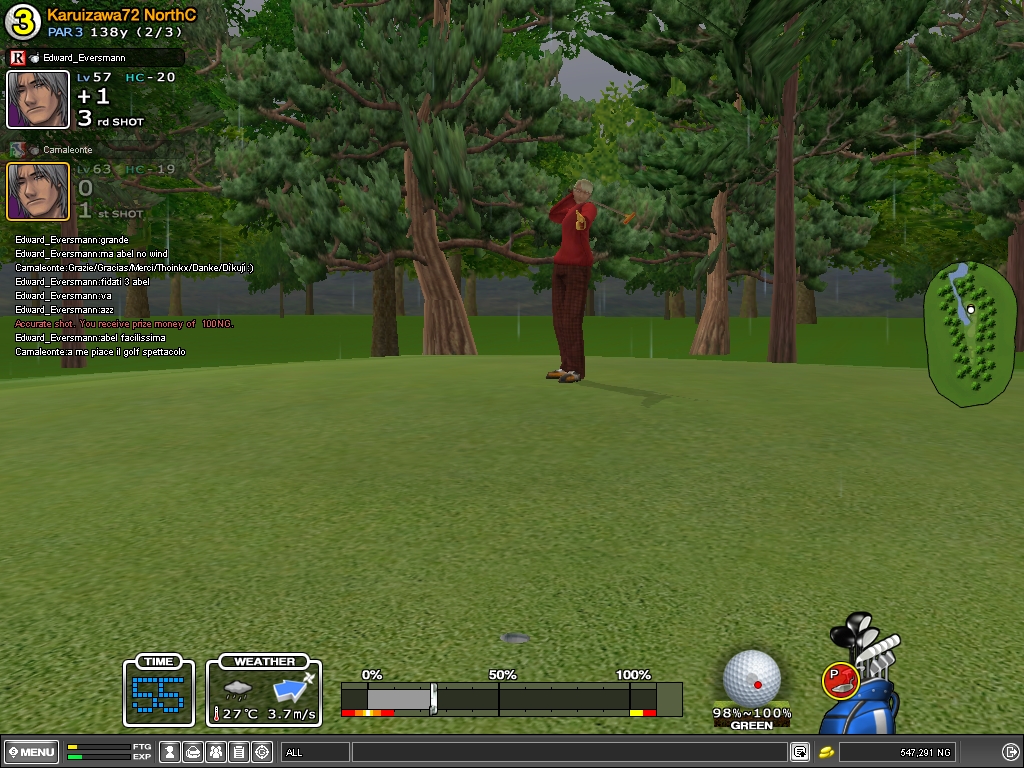Select Camaleonte's player portrait
1024x768 pixels.
38,191
